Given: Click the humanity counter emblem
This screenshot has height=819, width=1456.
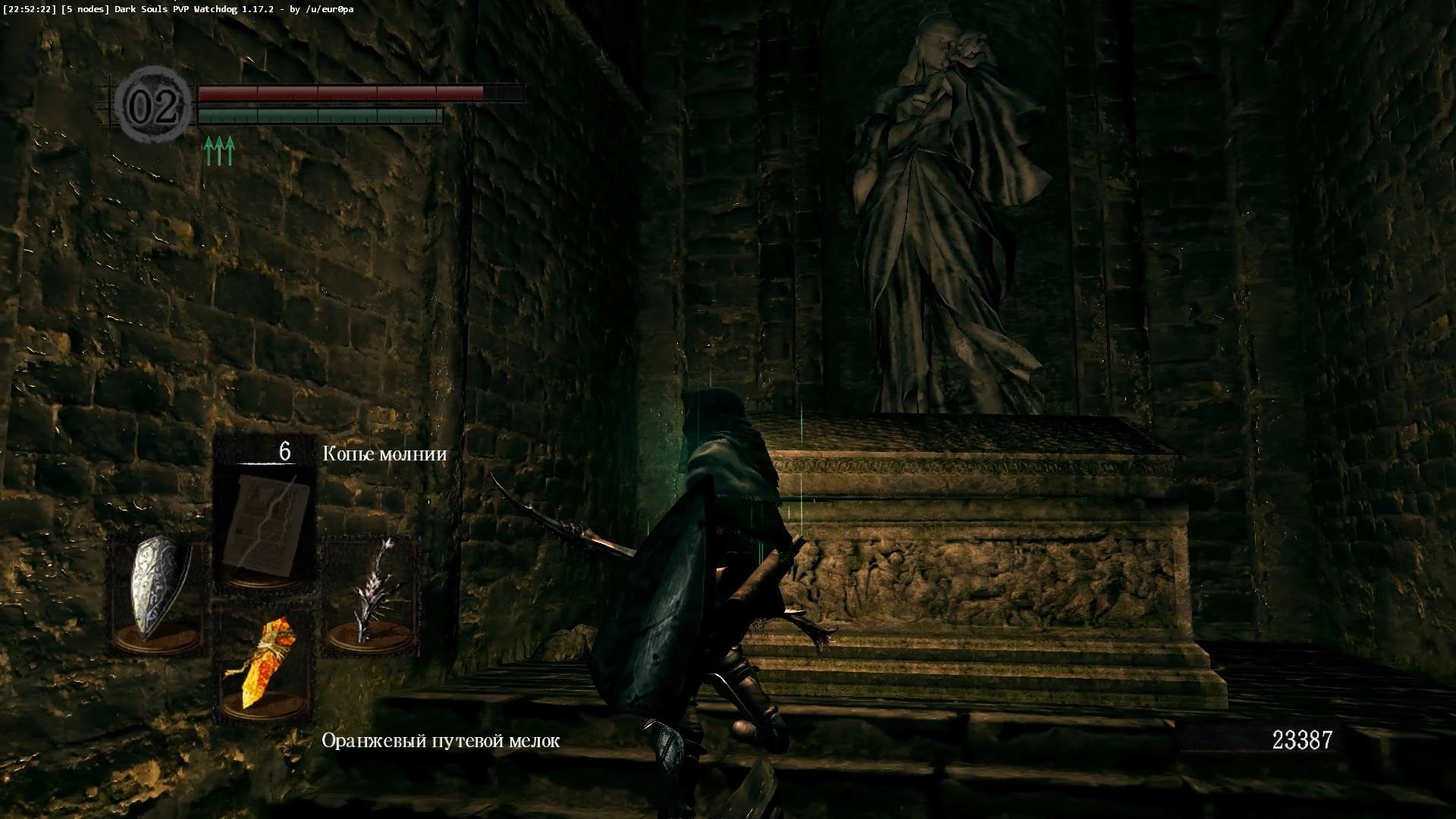Looking at the screenshot, I should point(155,105).
